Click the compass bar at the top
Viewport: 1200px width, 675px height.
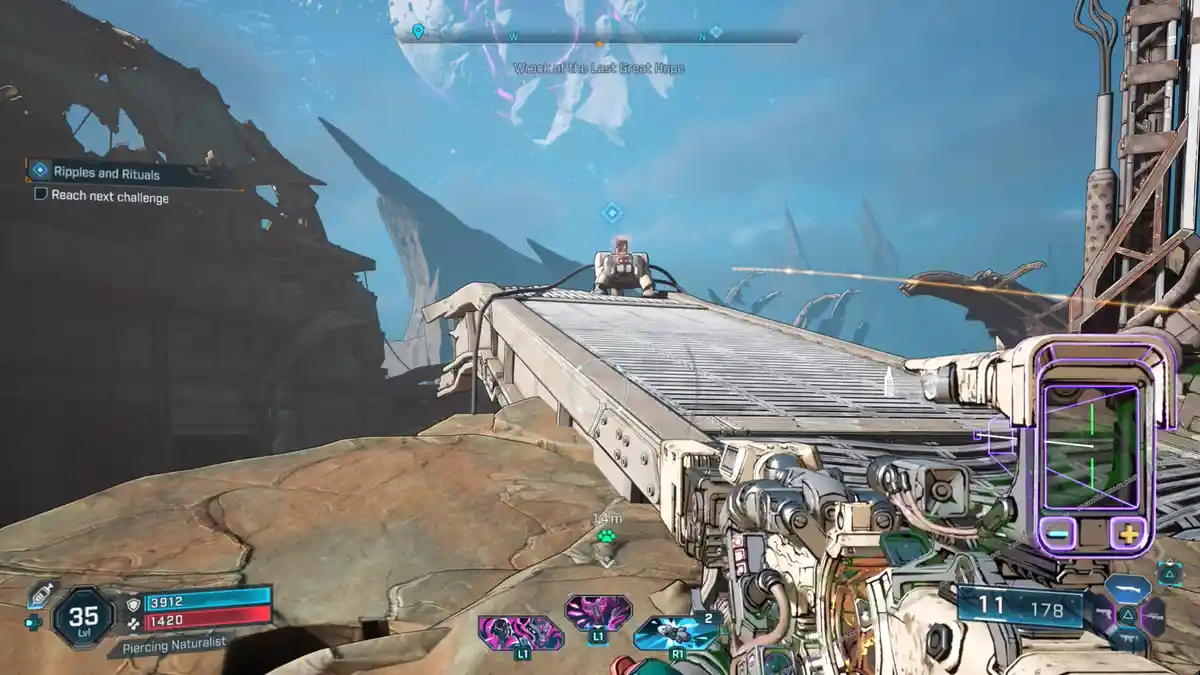point(600,39)
